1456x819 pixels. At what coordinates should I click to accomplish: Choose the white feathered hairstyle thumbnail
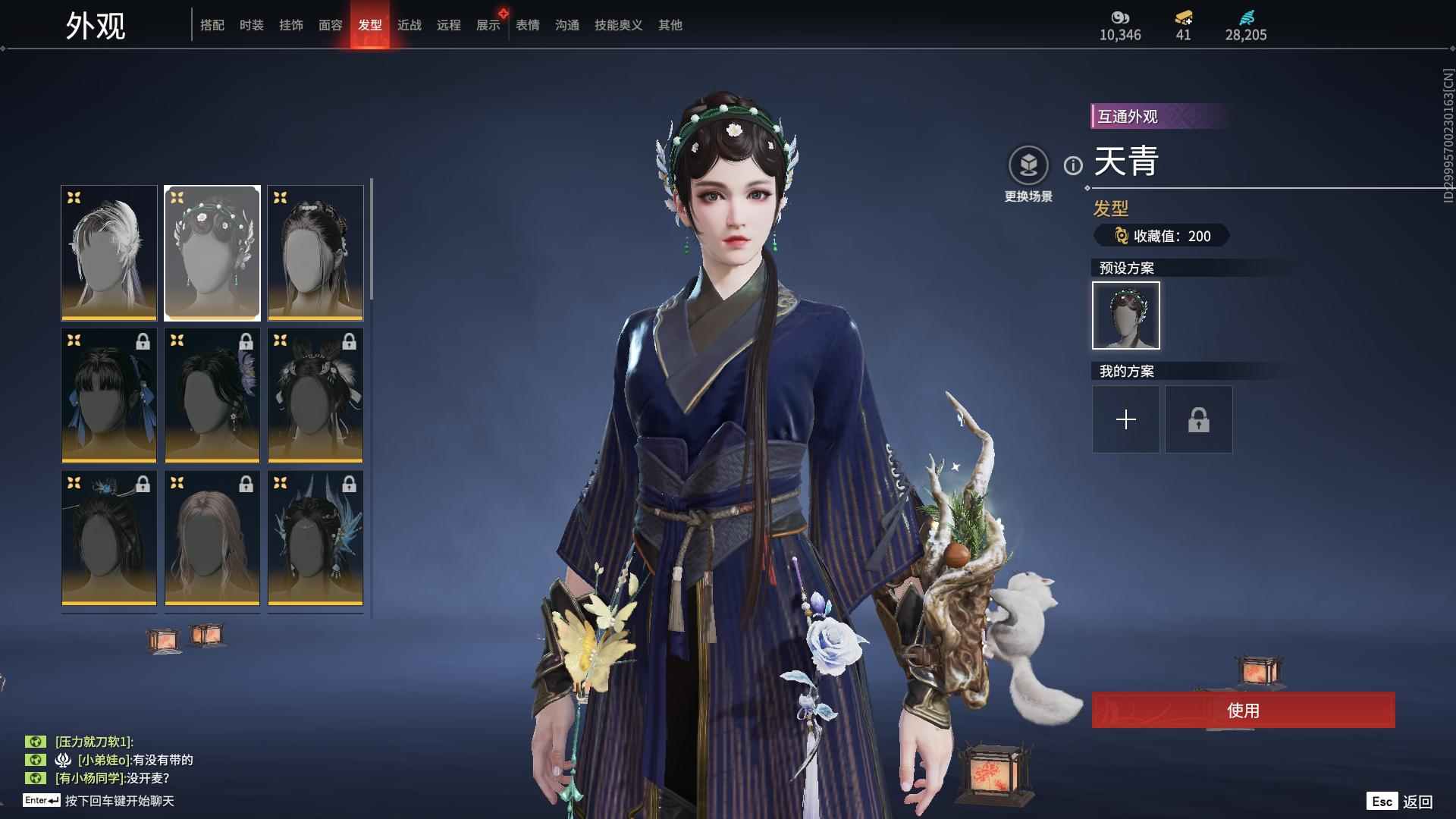point(109,253)
